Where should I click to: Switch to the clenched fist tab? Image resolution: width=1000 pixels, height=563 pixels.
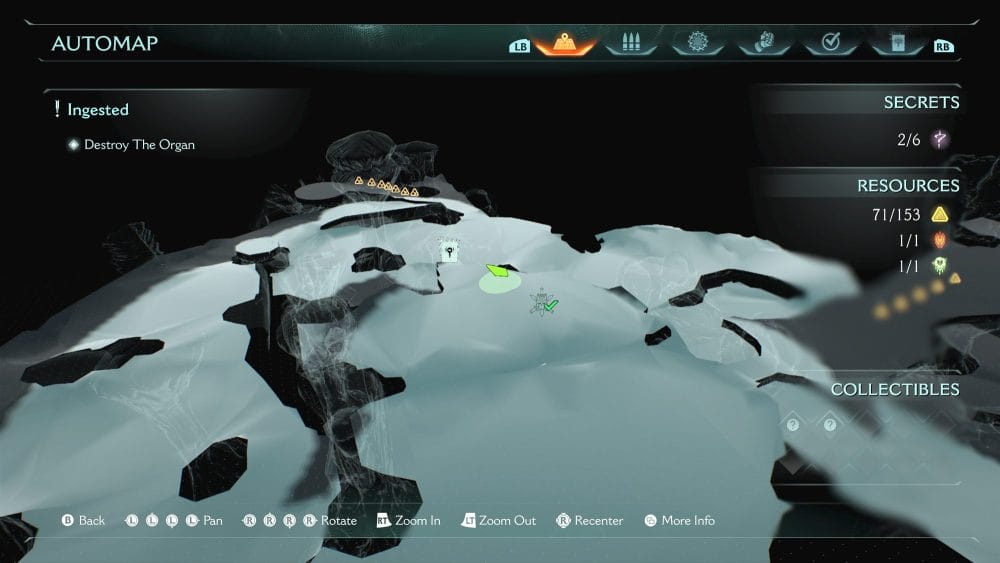coord(763,43)
